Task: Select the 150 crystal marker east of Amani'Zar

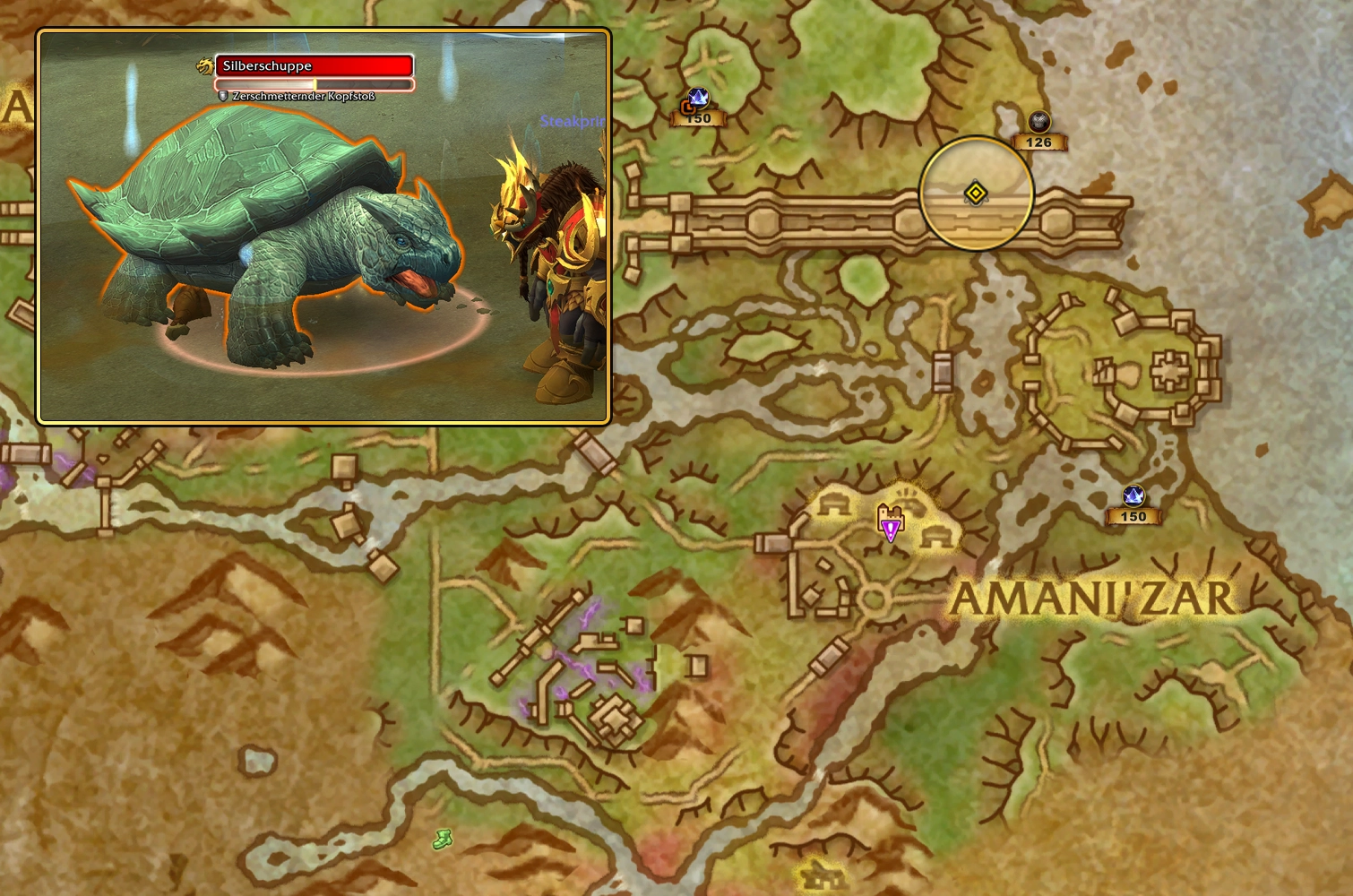Action: pos(1133,496)
